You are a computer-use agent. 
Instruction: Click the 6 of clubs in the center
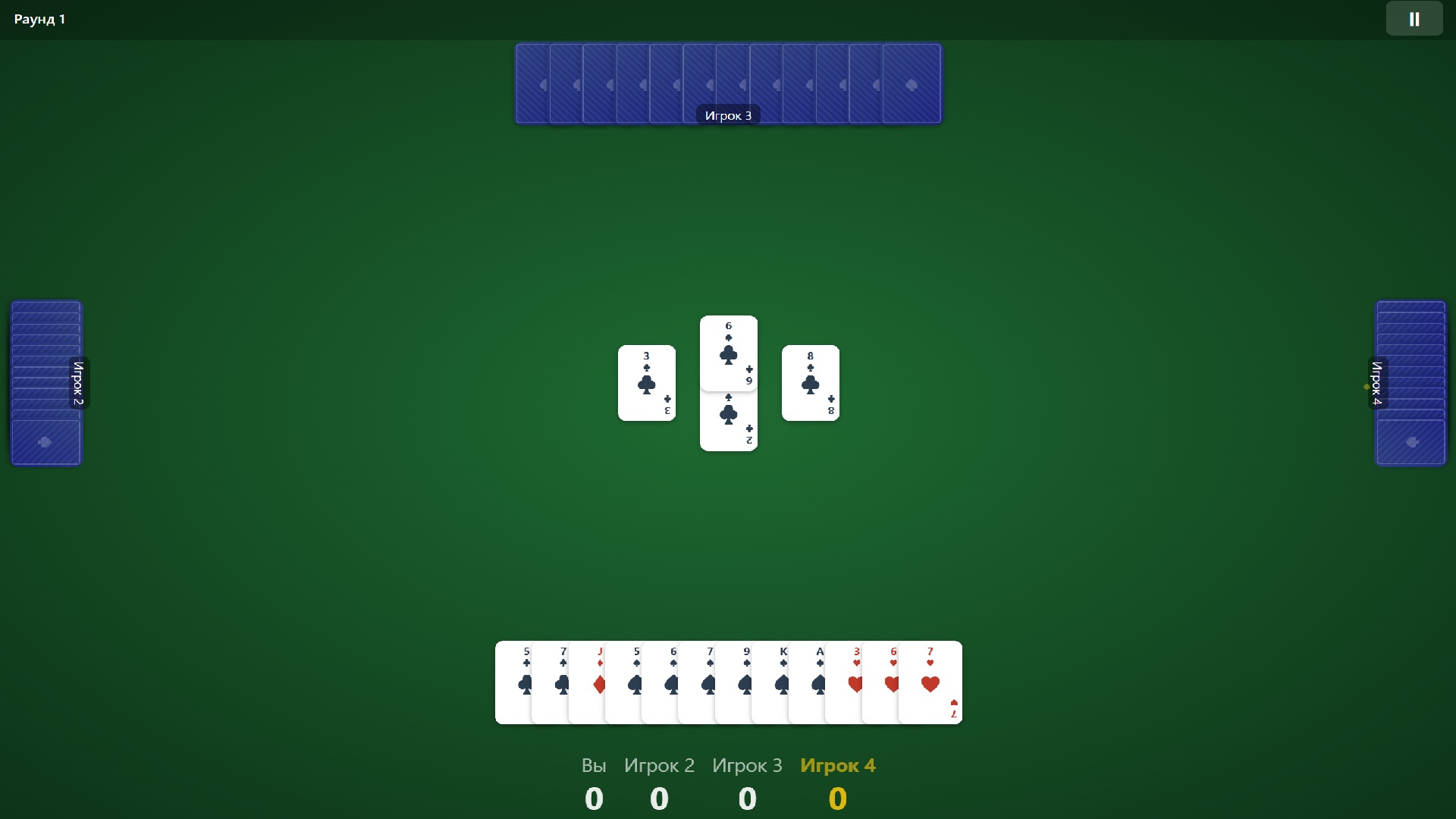tap(729, 353)
